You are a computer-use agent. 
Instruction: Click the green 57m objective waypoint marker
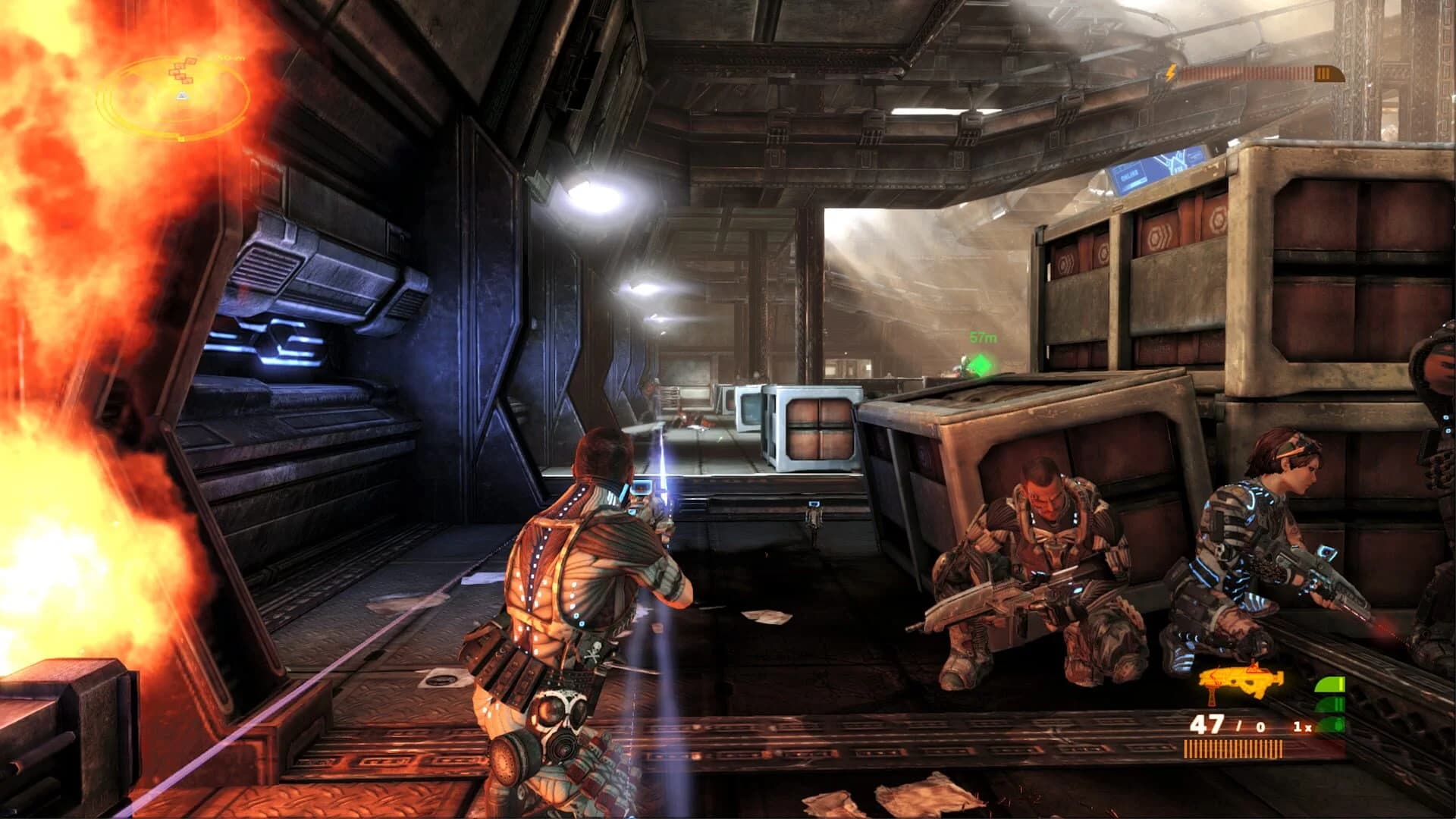click(x=981, y=362)
